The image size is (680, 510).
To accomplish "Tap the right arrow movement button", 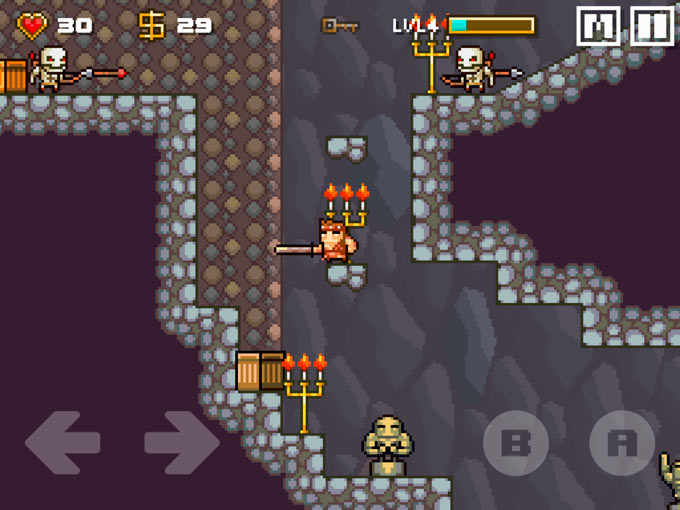I will [x=181, y=442].
